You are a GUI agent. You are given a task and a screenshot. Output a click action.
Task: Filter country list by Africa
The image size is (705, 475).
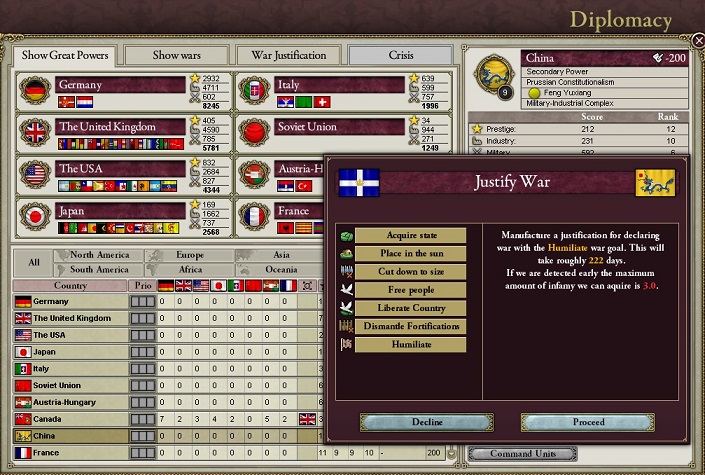[190, 269]
